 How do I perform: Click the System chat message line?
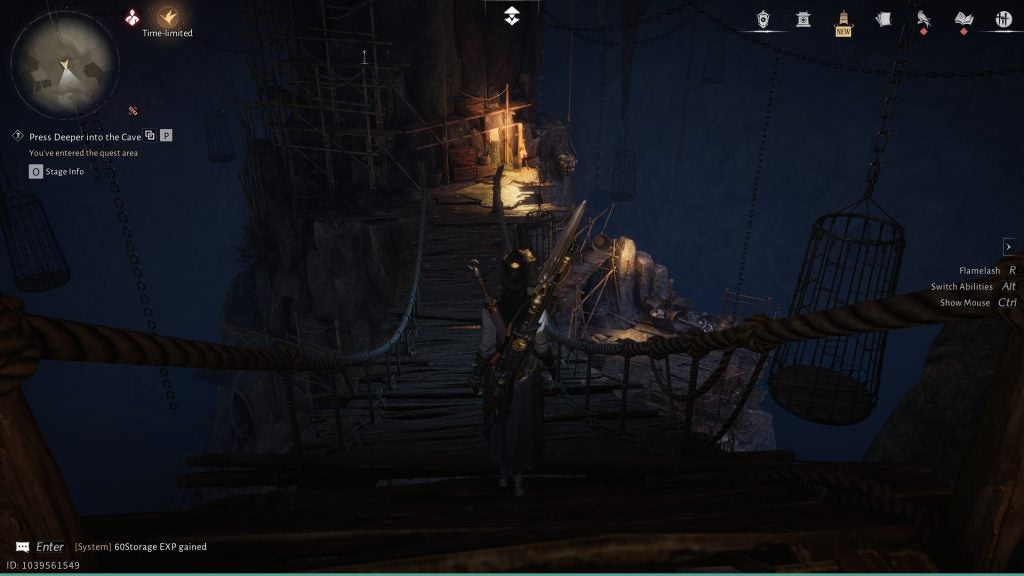tap(141, 547)
